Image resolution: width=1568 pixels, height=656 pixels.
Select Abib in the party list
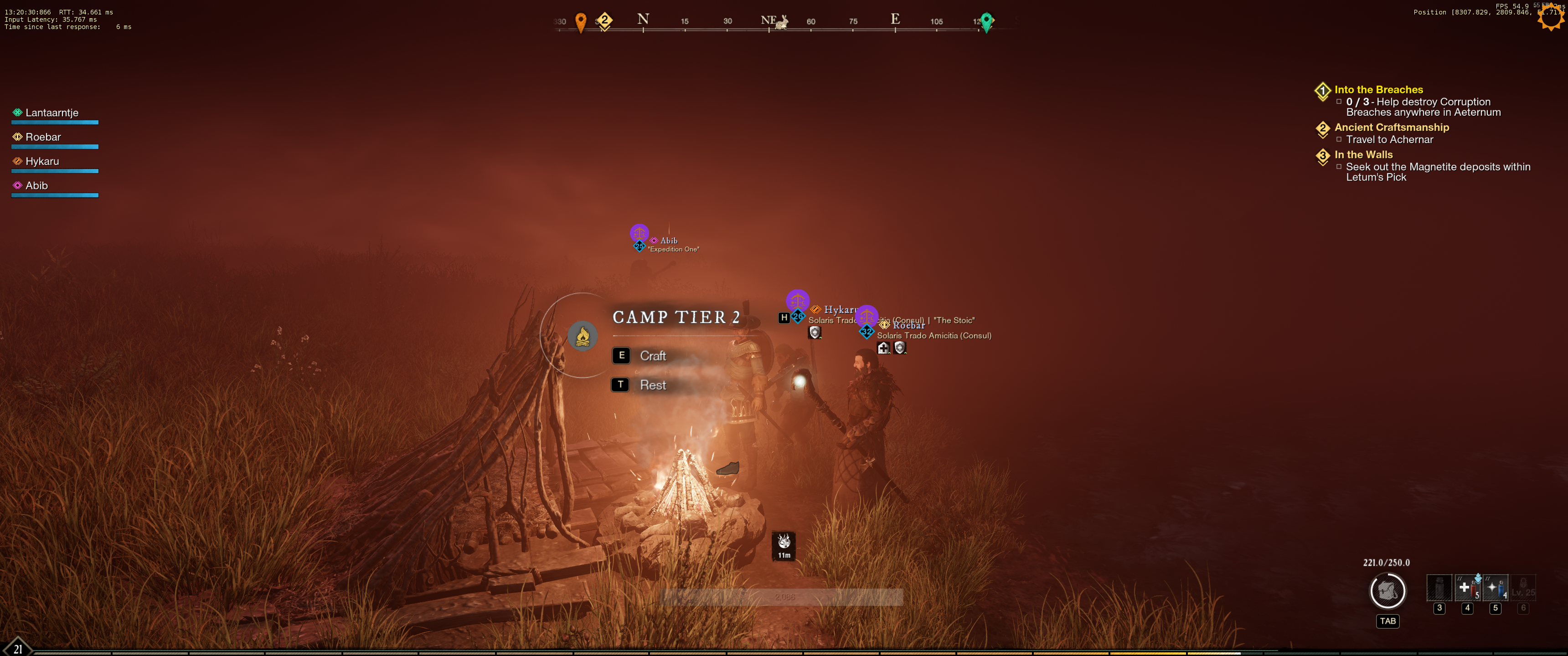coord(36,186)
